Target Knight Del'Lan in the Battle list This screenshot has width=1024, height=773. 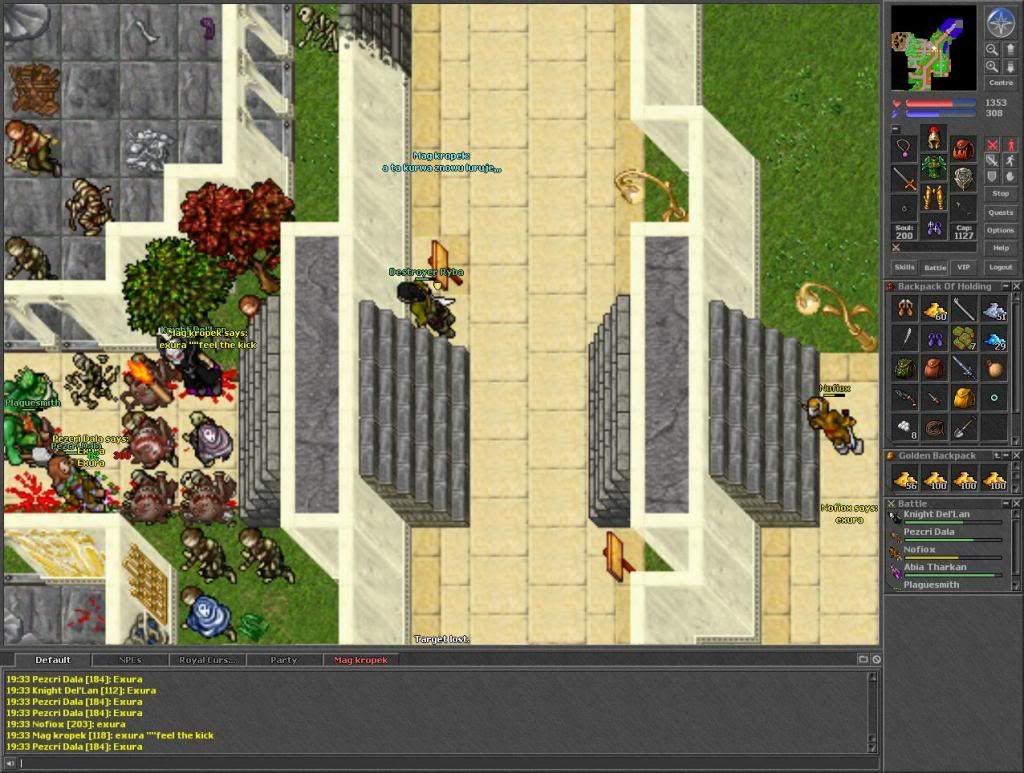coord(936,515)
